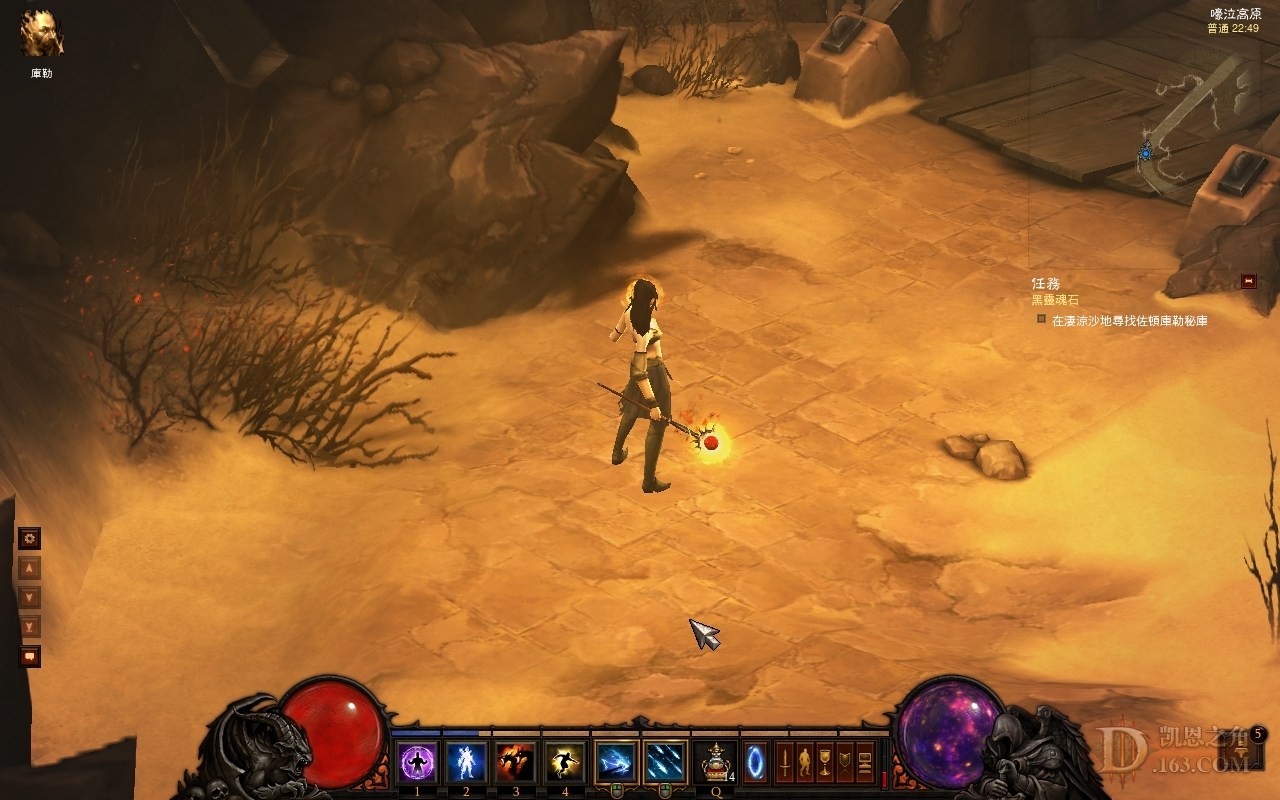Open the chalice achievements button
This screenshot has height=800, width=1280.
pos(825,763)
